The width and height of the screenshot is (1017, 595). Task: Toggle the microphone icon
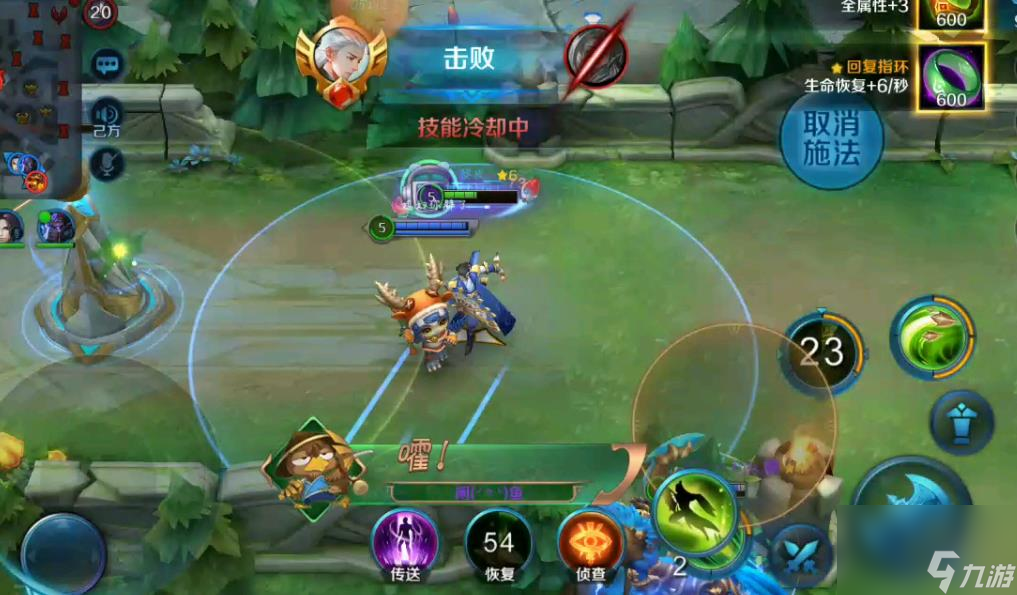pos(106,161)
